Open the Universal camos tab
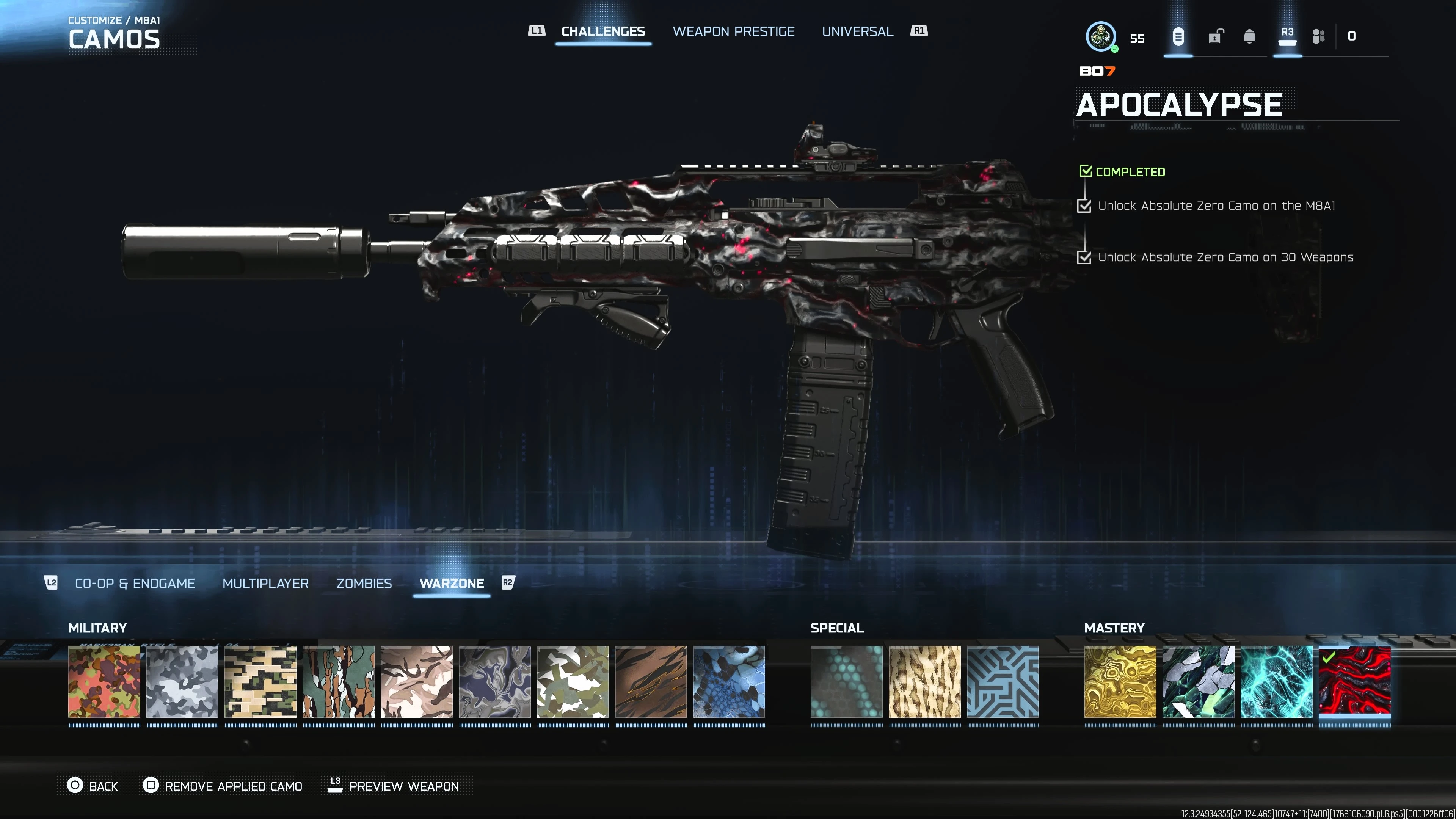This screenshot has width=1456, height=819. click(x=857, y=31)
